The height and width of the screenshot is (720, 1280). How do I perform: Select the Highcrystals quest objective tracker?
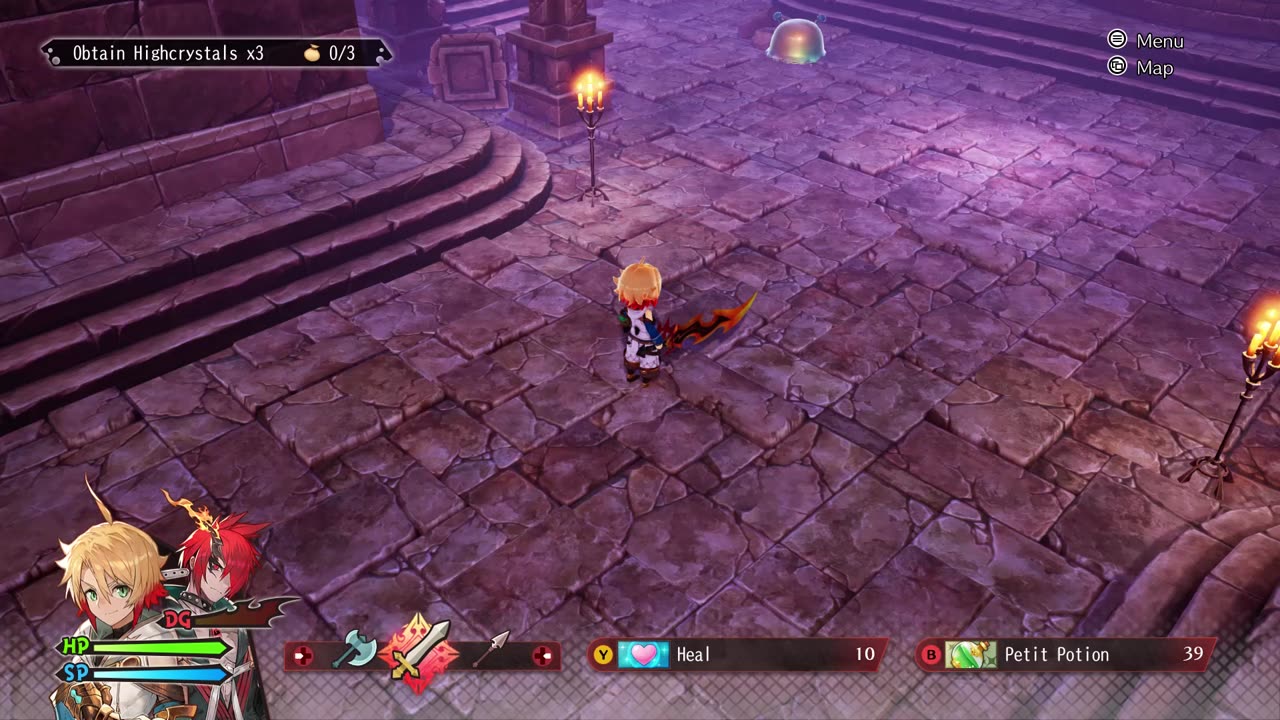coord(214,53)
